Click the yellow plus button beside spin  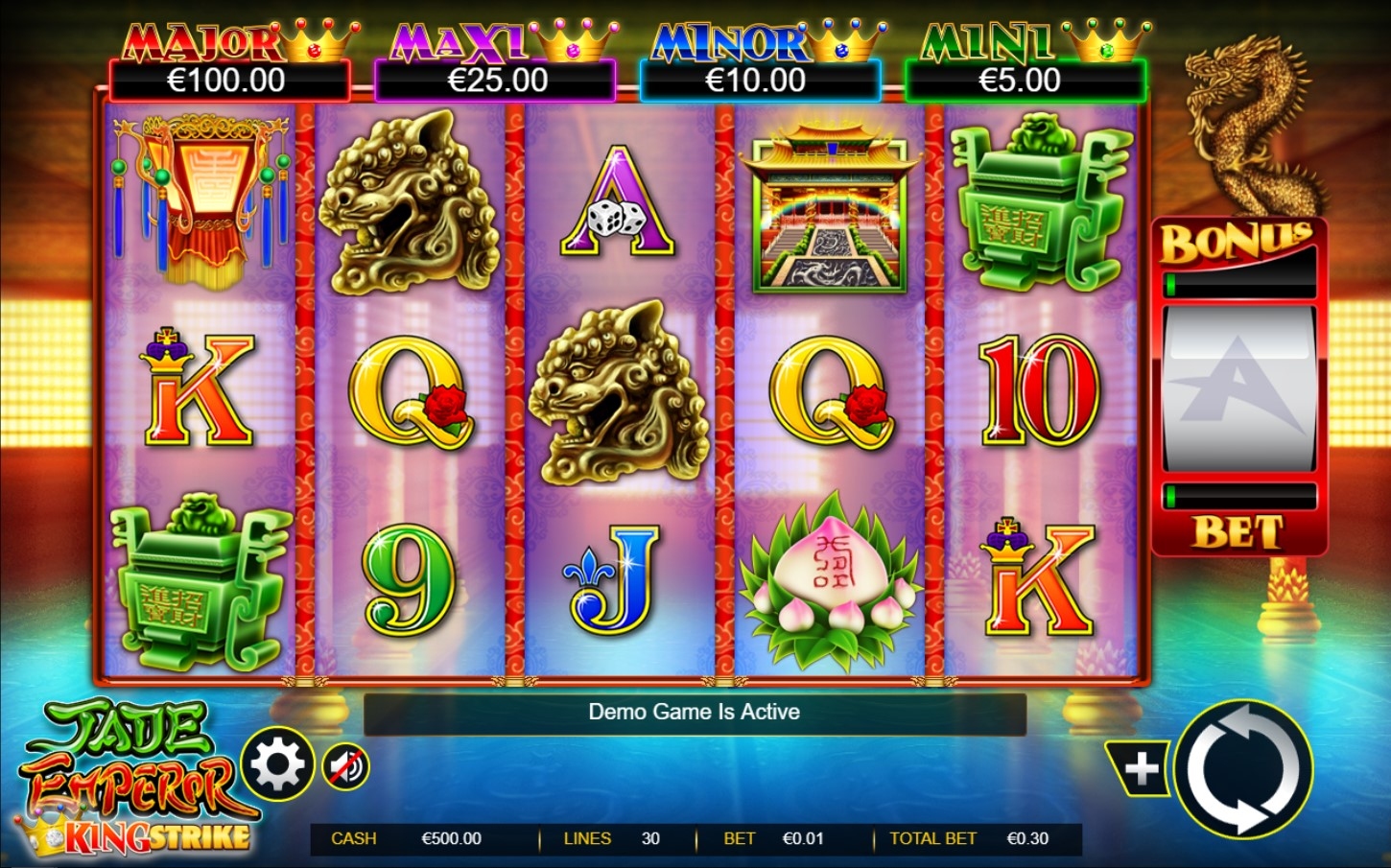click(x=1140, y=768)
